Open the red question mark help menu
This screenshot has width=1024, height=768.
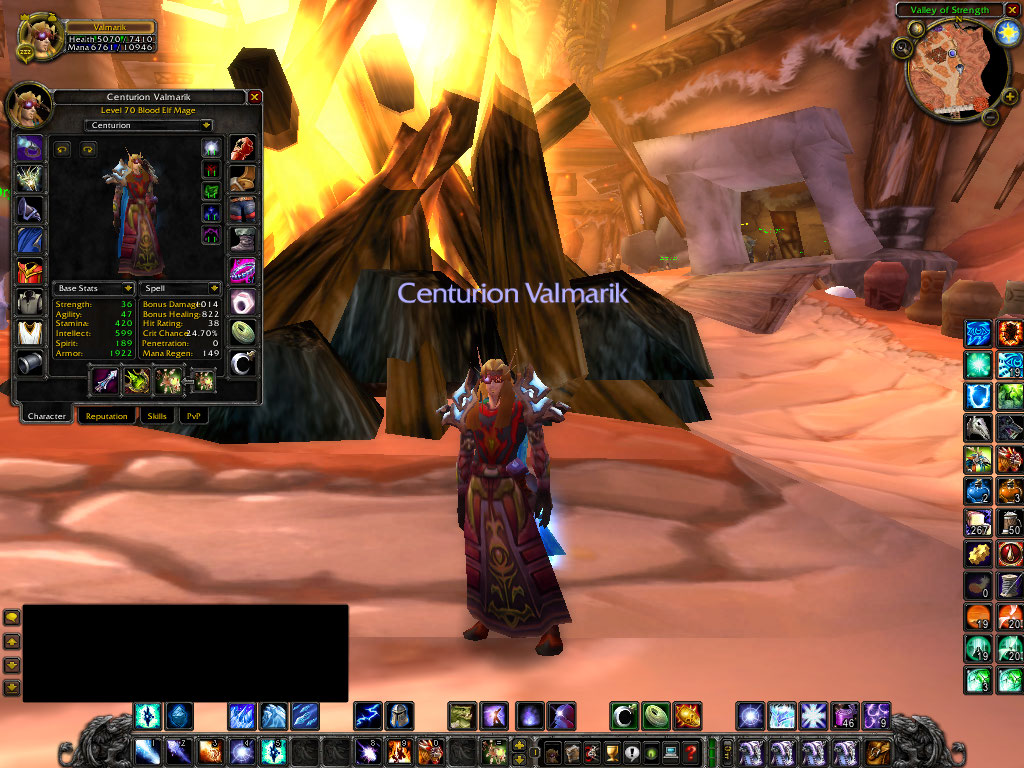click(690, 752)
